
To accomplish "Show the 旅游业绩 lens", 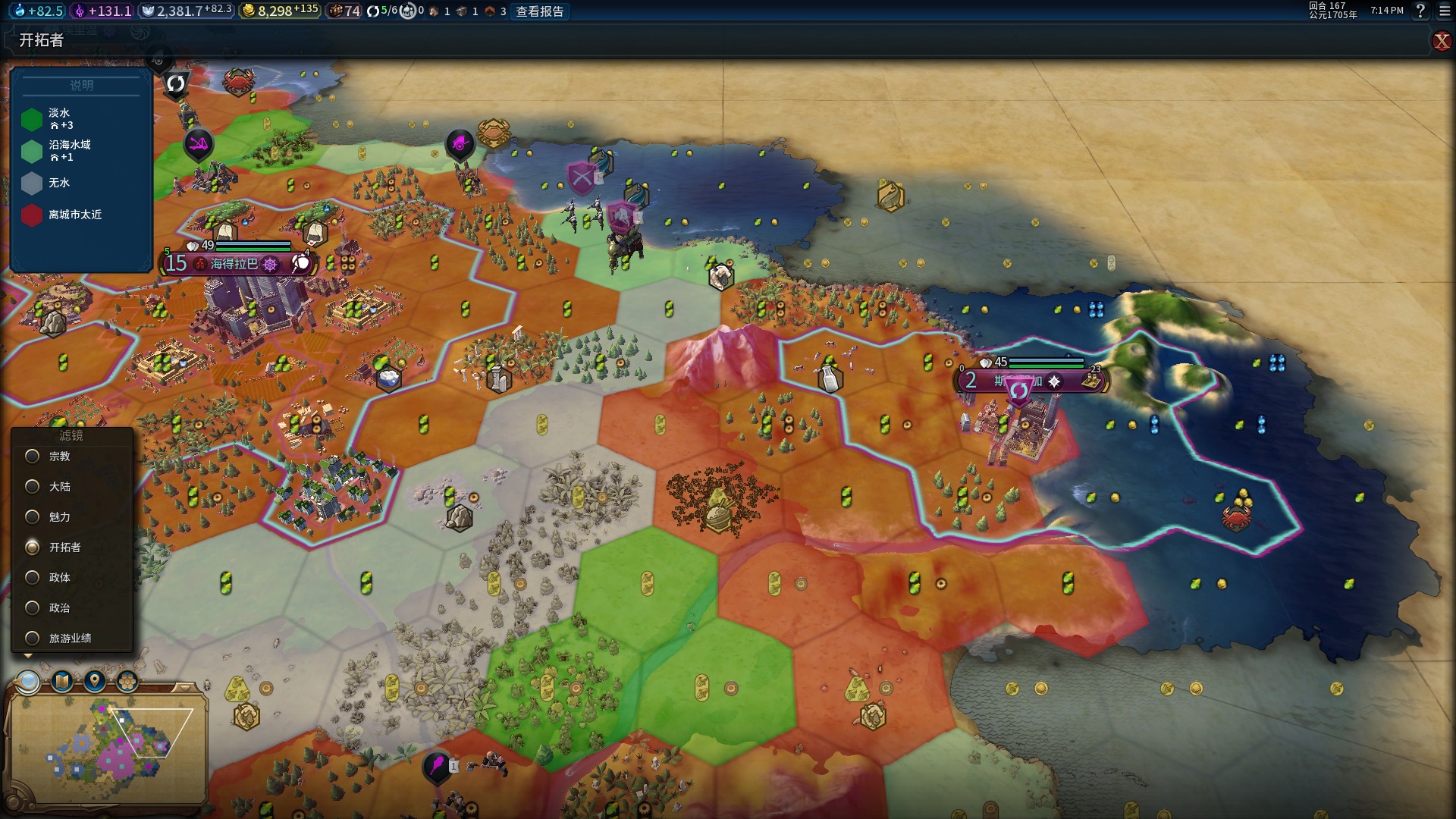I will (33, 639).
